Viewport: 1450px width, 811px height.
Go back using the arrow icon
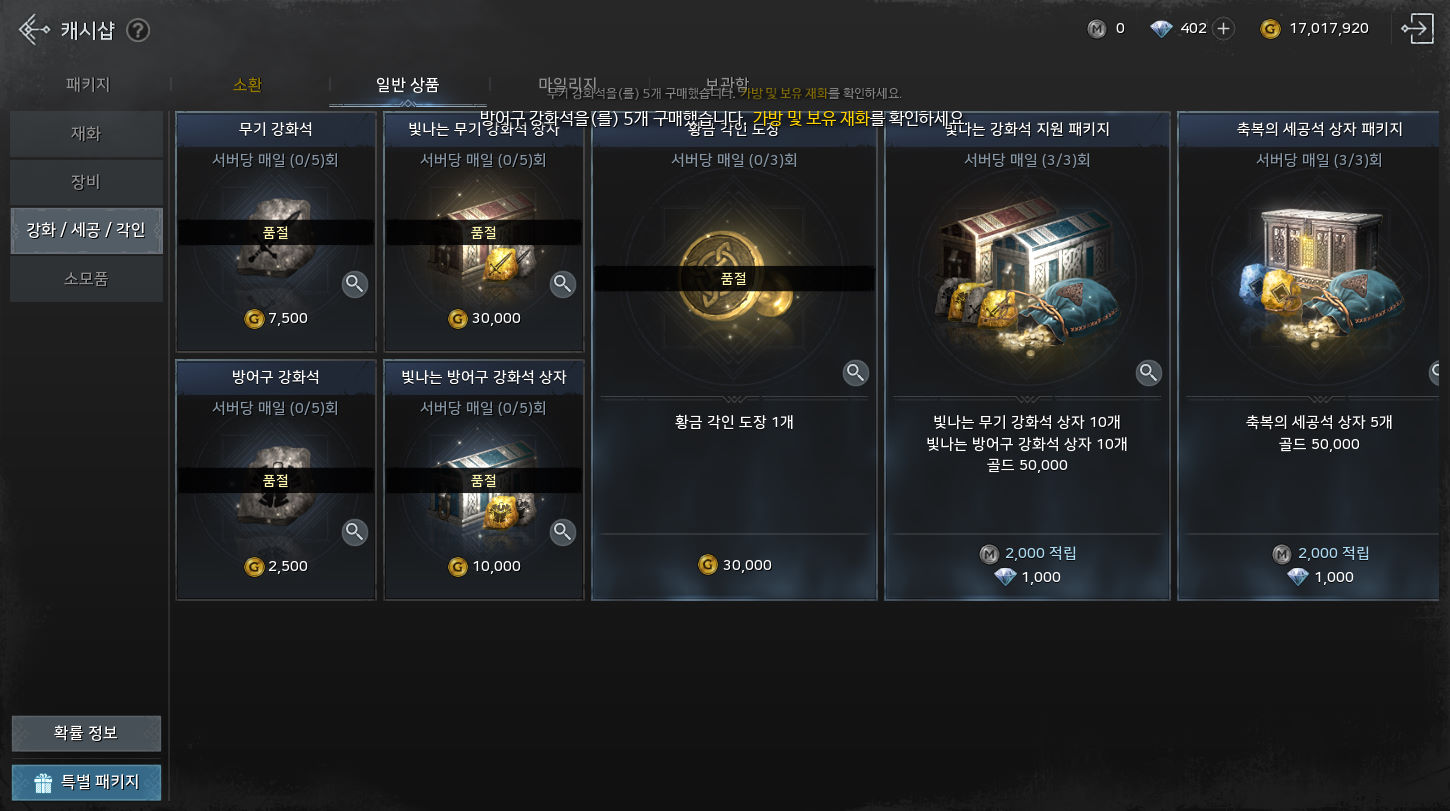click(x=33, y=30)
